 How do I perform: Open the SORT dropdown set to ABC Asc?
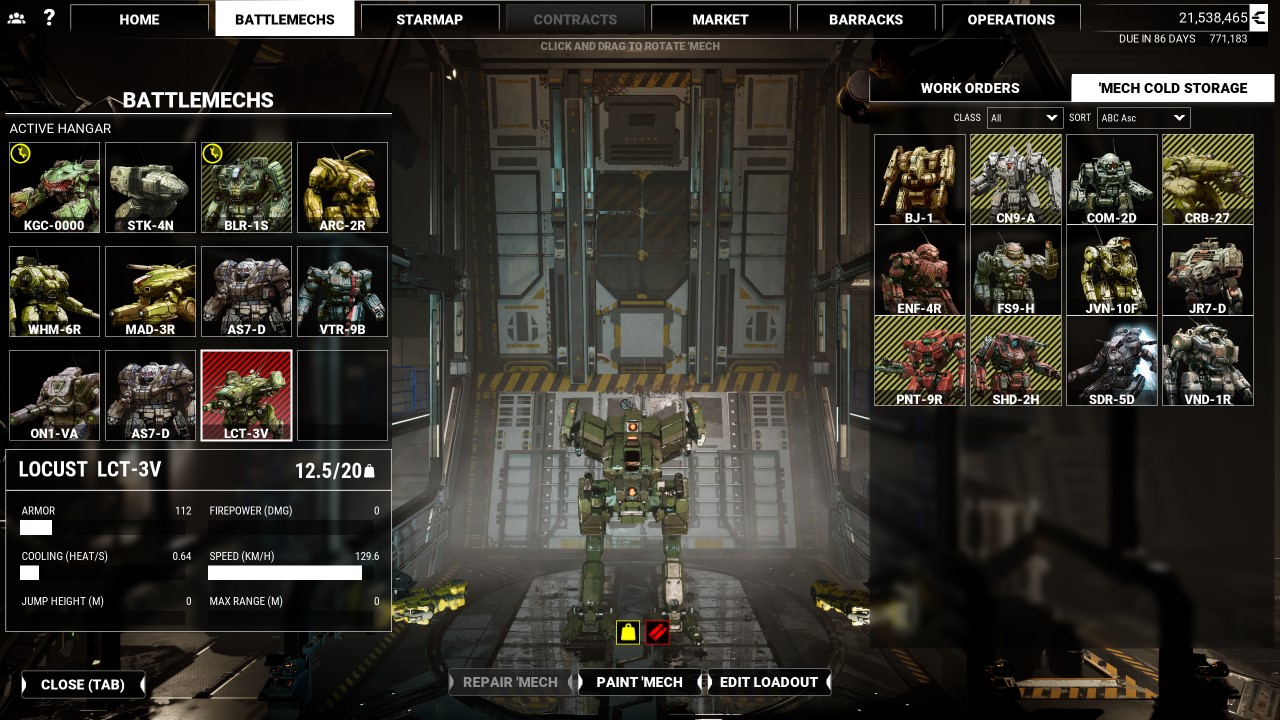[1142, 117]
